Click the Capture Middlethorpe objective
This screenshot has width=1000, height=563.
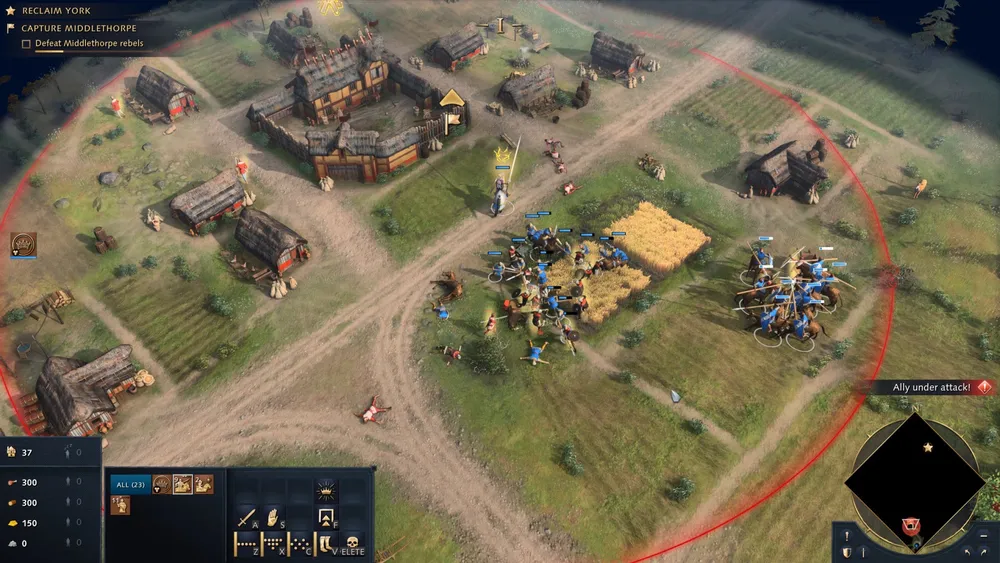coord(78,28)
